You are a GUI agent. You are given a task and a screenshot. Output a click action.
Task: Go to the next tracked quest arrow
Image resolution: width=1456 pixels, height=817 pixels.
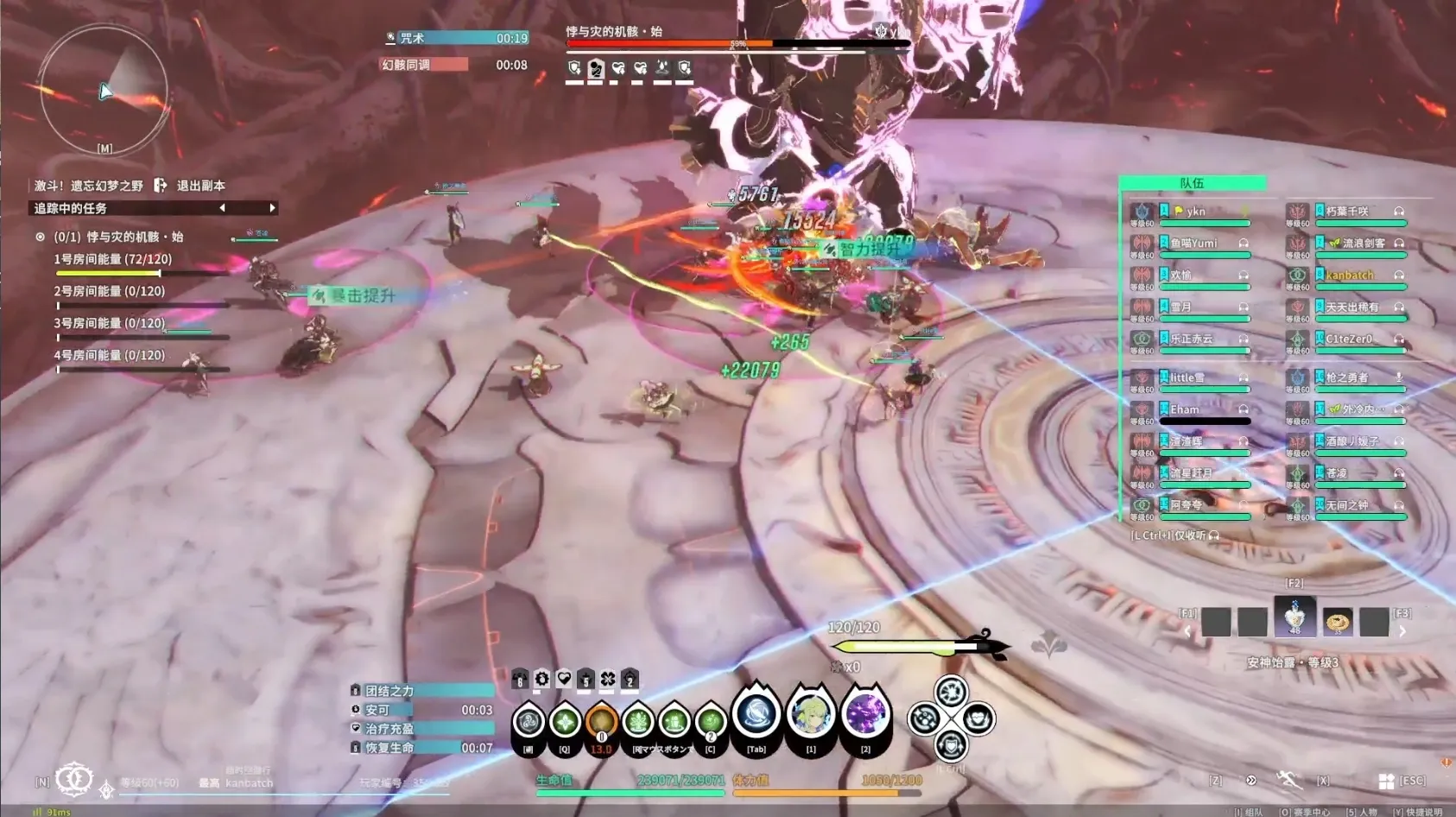272,208
